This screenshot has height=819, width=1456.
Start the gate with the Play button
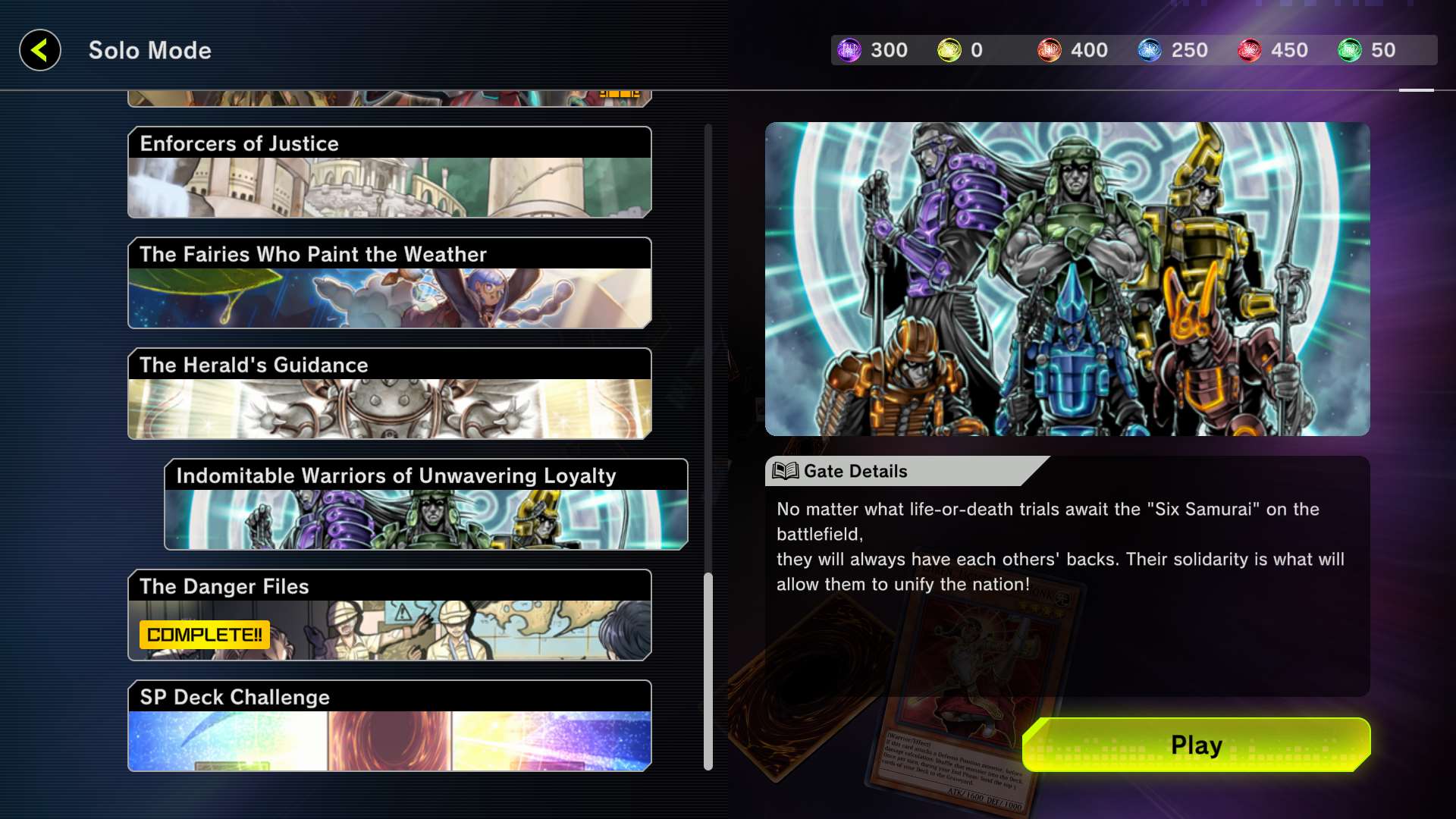point(1196,745)
